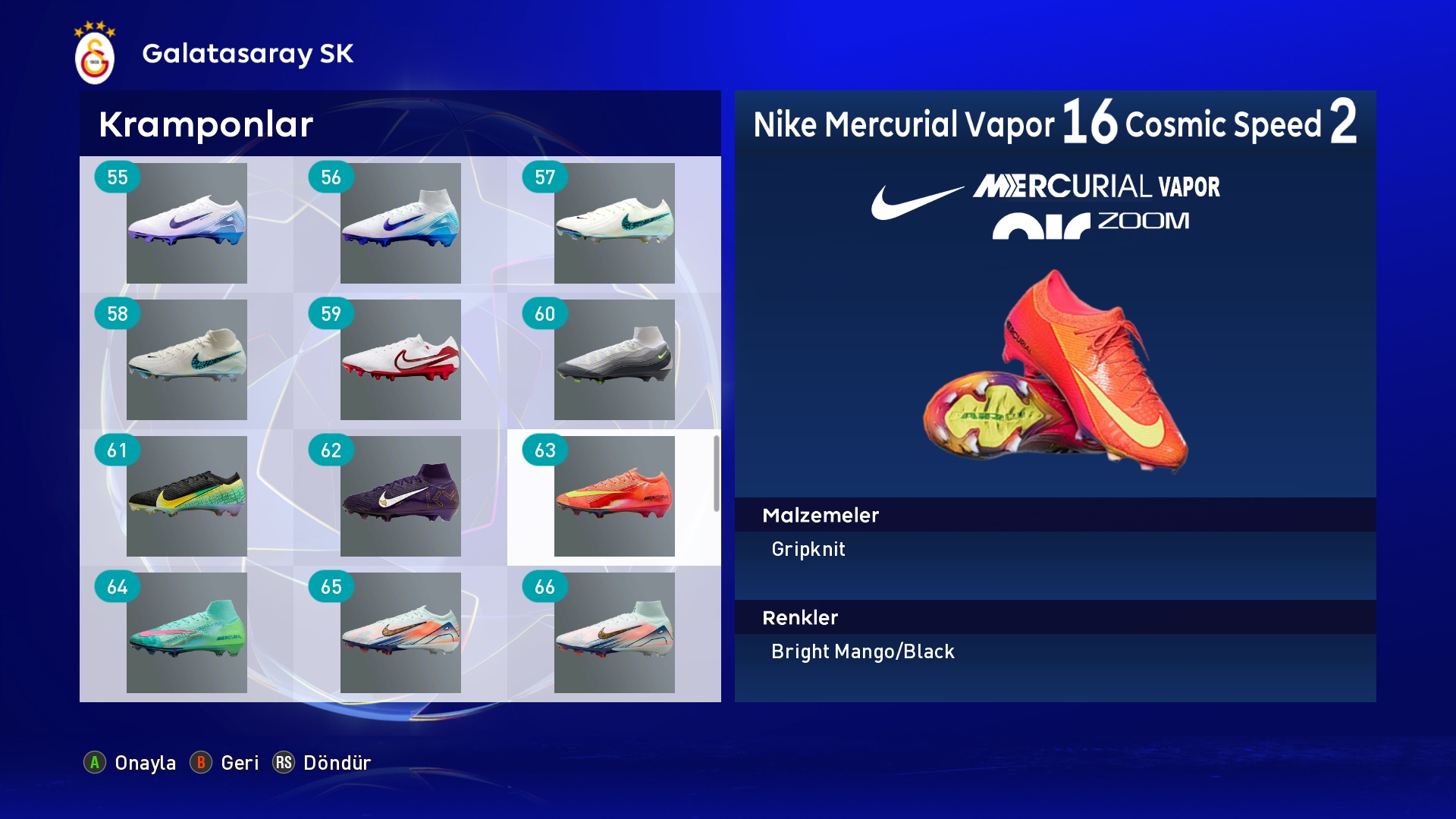Pick boot tile numbered 65
This screenshot has height=819, width=1456.
[400, 632]
